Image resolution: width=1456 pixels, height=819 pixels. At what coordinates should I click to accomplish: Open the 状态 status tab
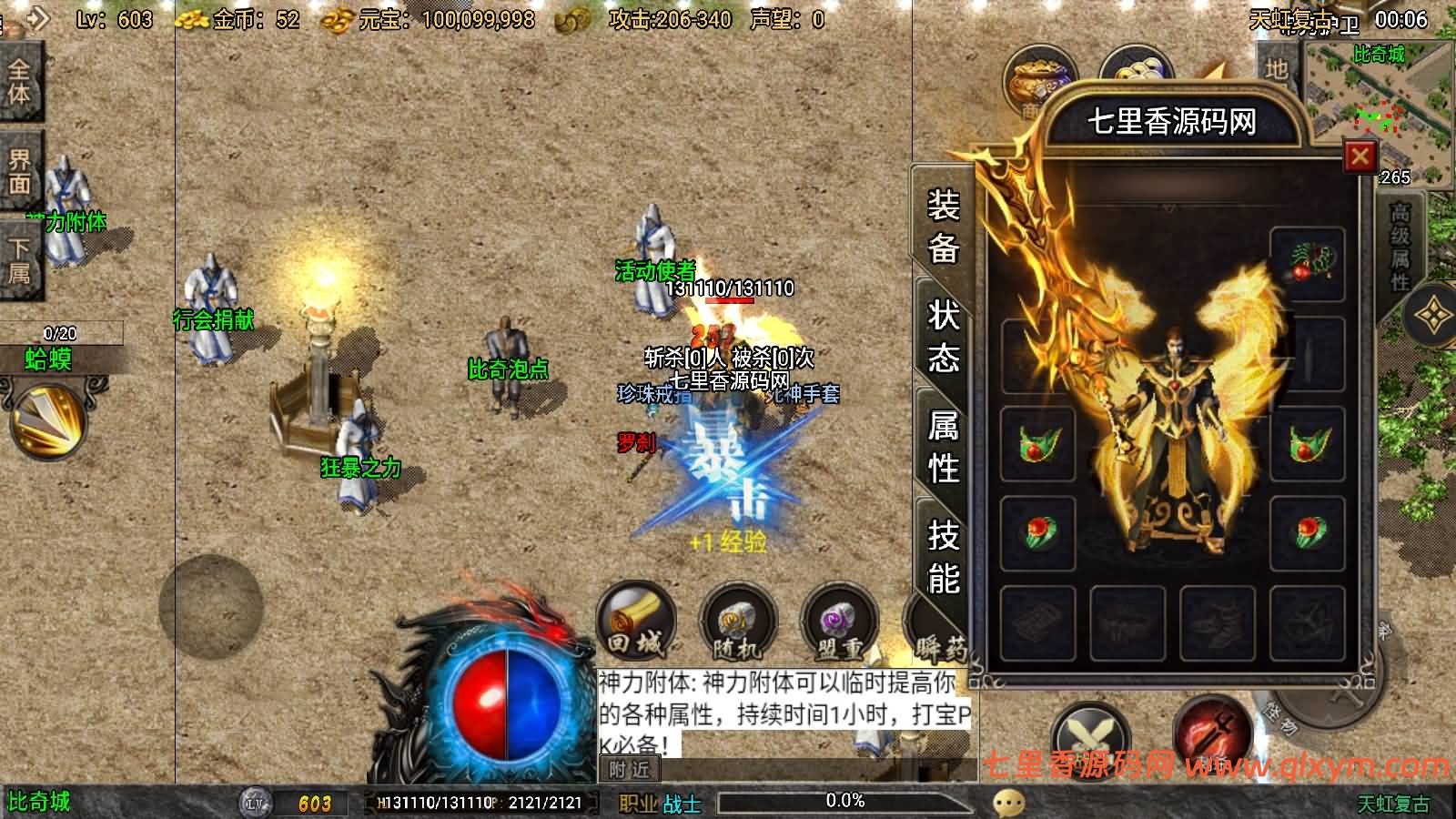[944, 337]
